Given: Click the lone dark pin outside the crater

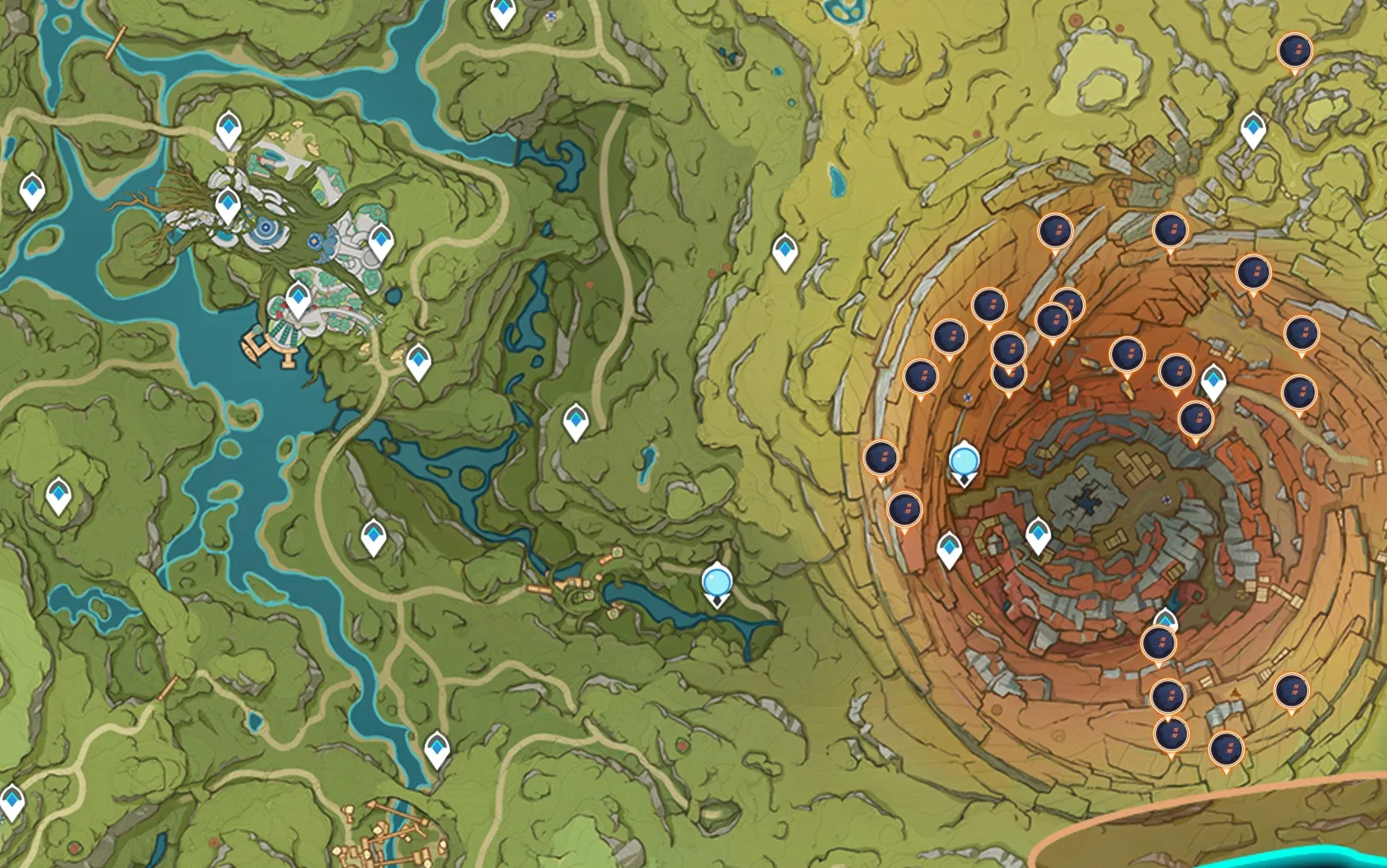Looking at the screenshot, I should (x=1294, y=52).
